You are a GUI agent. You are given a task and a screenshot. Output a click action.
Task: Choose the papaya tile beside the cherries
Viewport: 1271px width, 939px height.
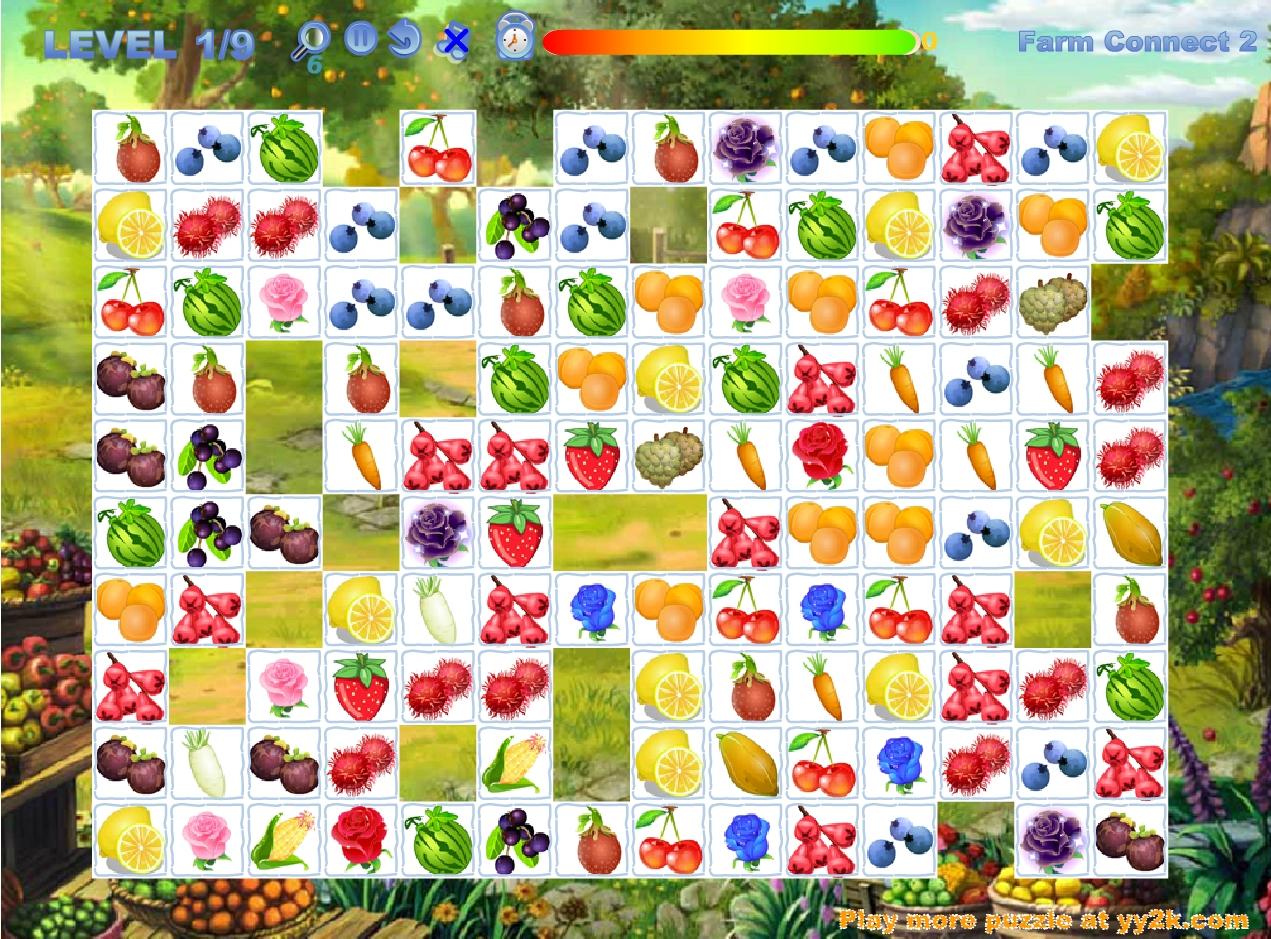(745, 764)
